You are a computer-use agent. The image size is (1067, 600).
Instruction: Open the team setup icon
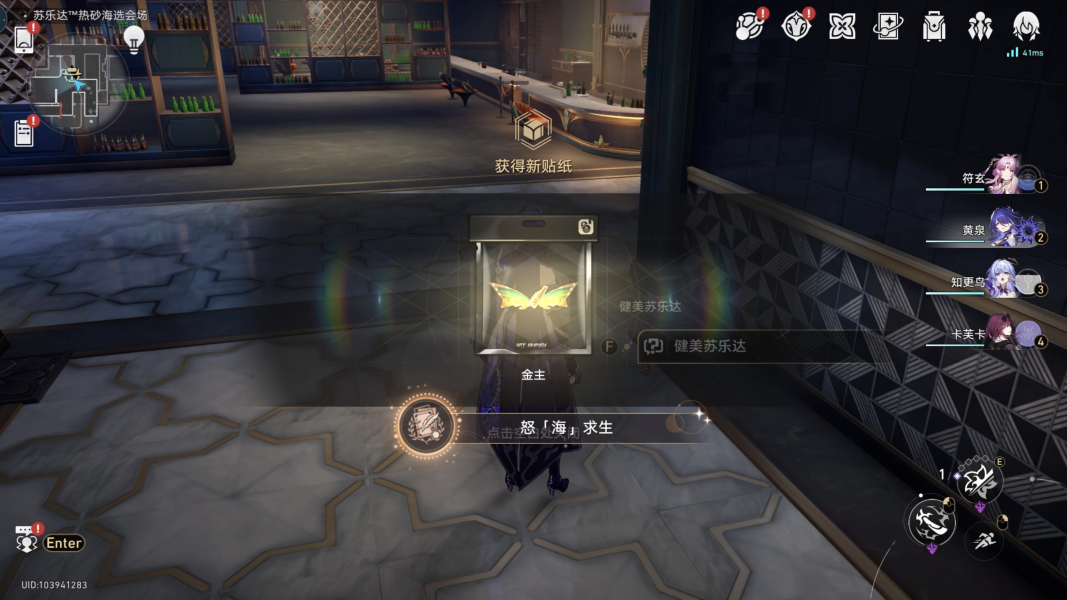(x=980, y=26)
